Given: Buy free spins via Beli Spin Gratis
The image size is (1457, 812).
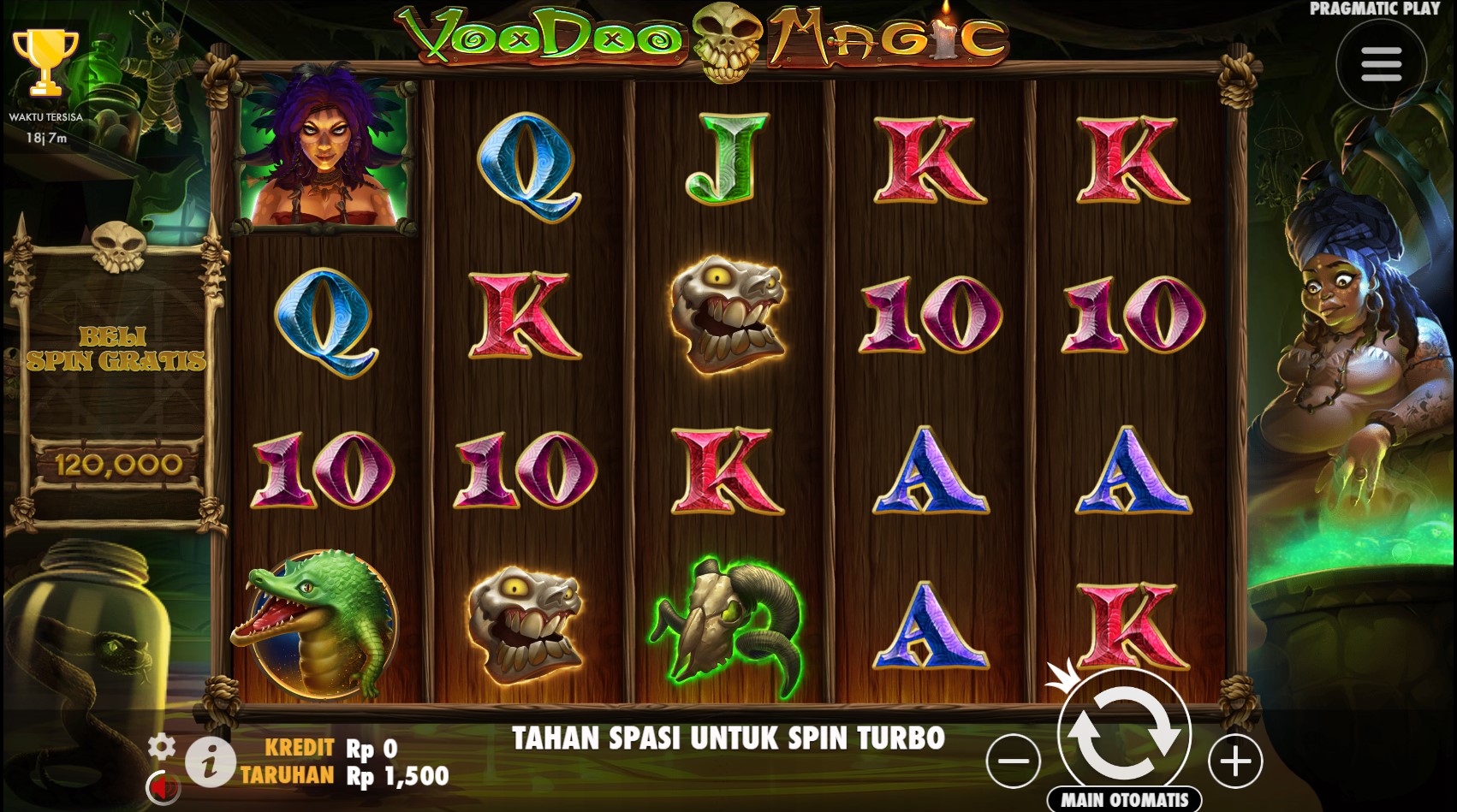Looking at the screenshot, I should (x=116, y=348).
